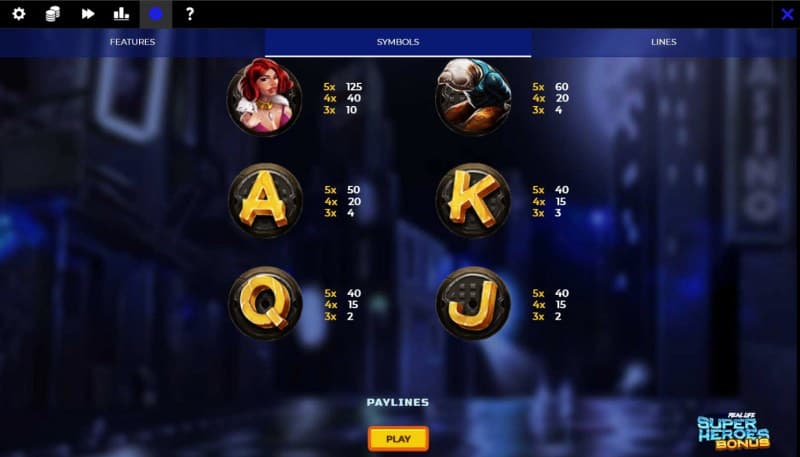The width and height of the screenshot is (800, 457).
Task: Hit the yellow Play button
Action: point(398,438)
